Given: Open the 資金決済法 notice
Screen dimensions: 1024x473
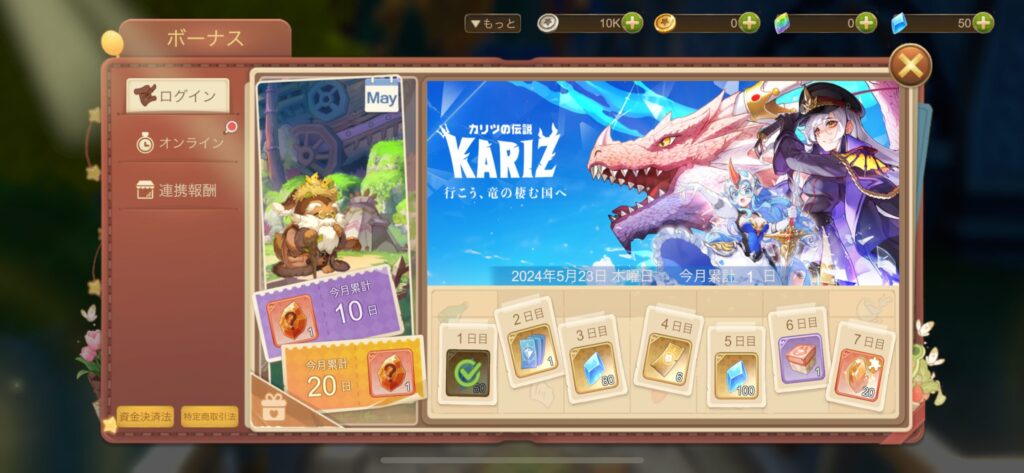Looking at the screenshot, I should (145, 416).
